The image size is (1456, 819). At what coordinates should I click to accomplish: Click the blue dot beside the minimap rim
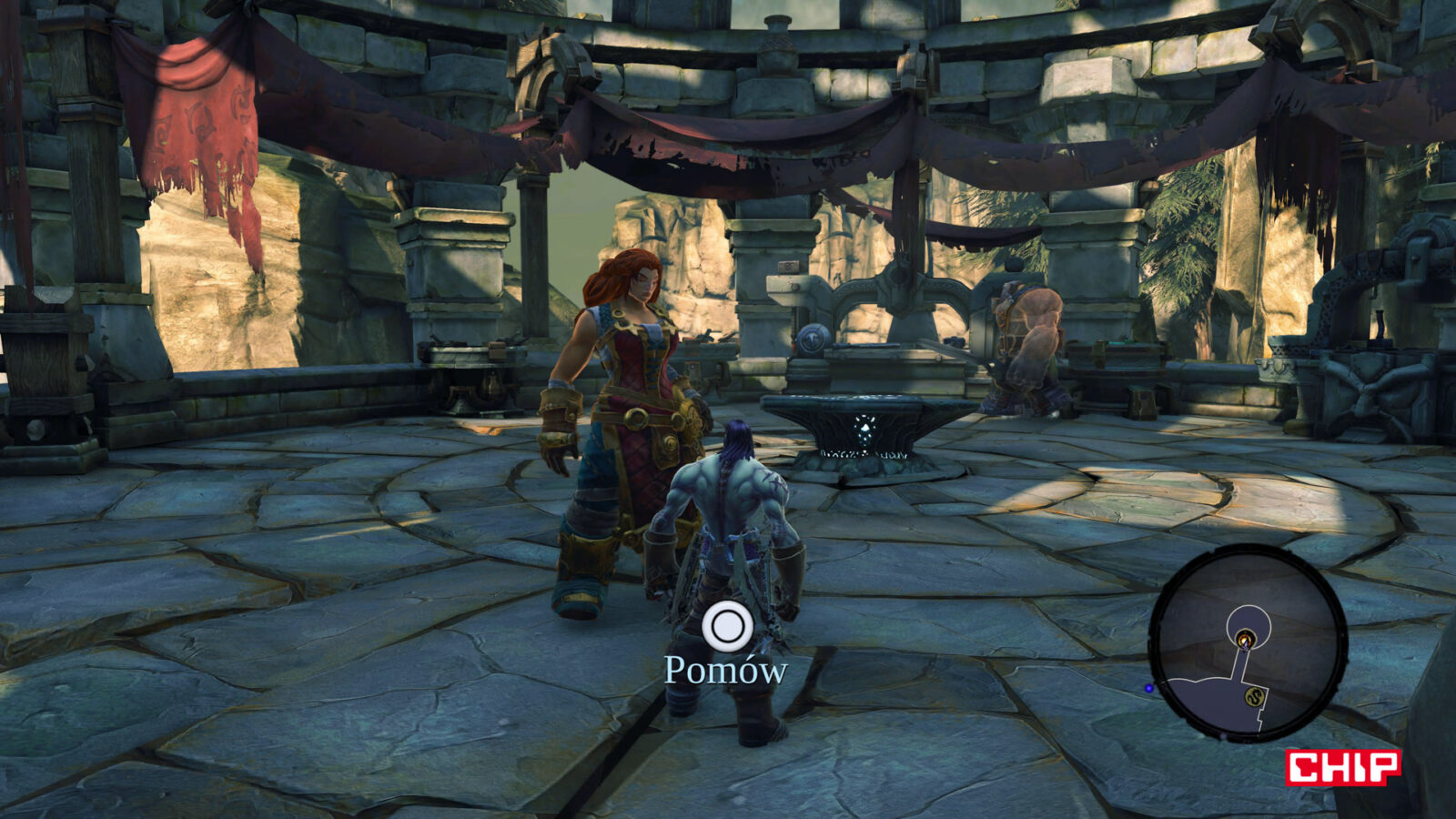coord(1149,688)
